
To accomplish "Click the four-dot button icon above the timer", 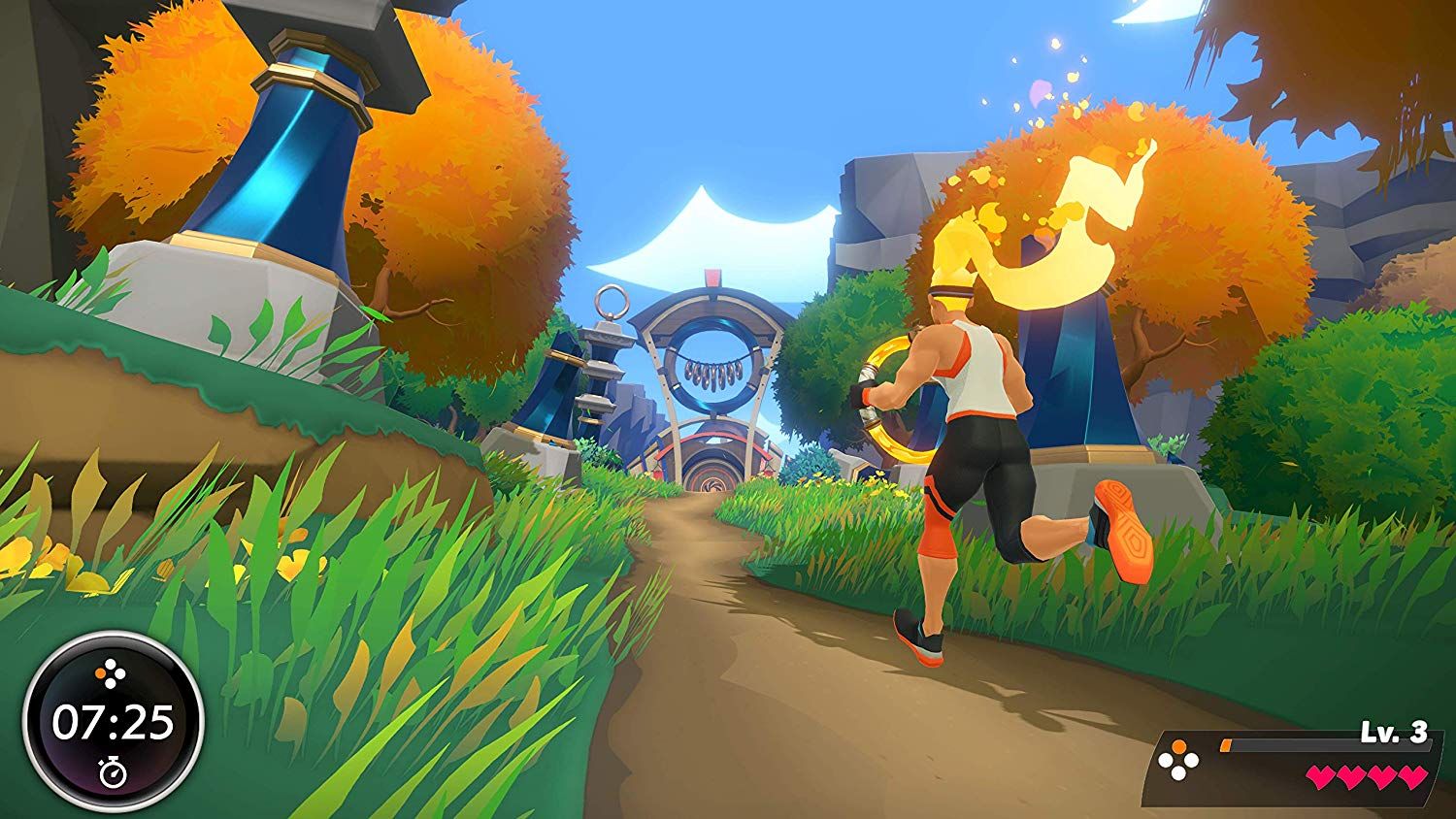I will [x=109, y=672].
